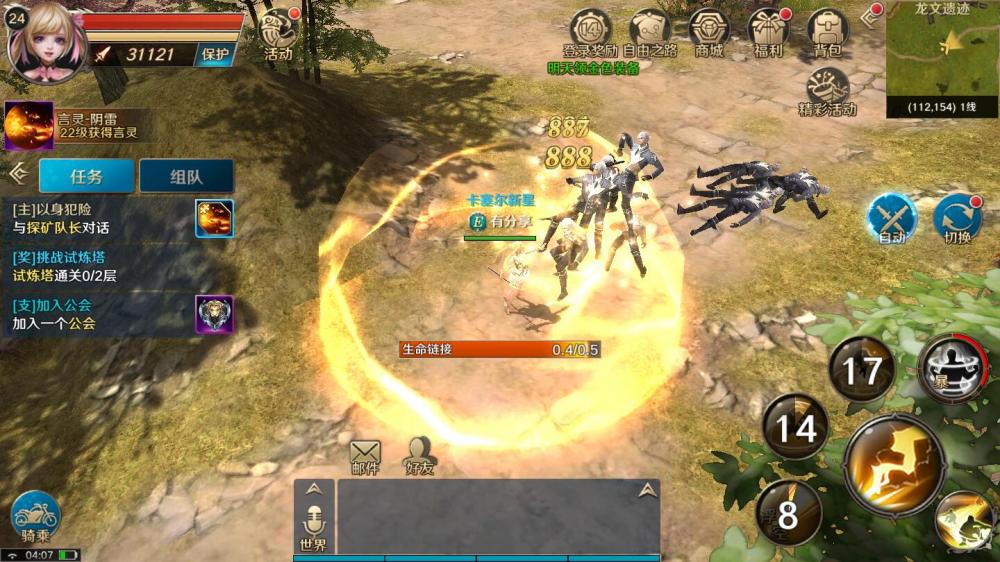Screen dimensions: 1000x562
Task: Open the 福利 gift box icon
Action: [x=768, y=31]
